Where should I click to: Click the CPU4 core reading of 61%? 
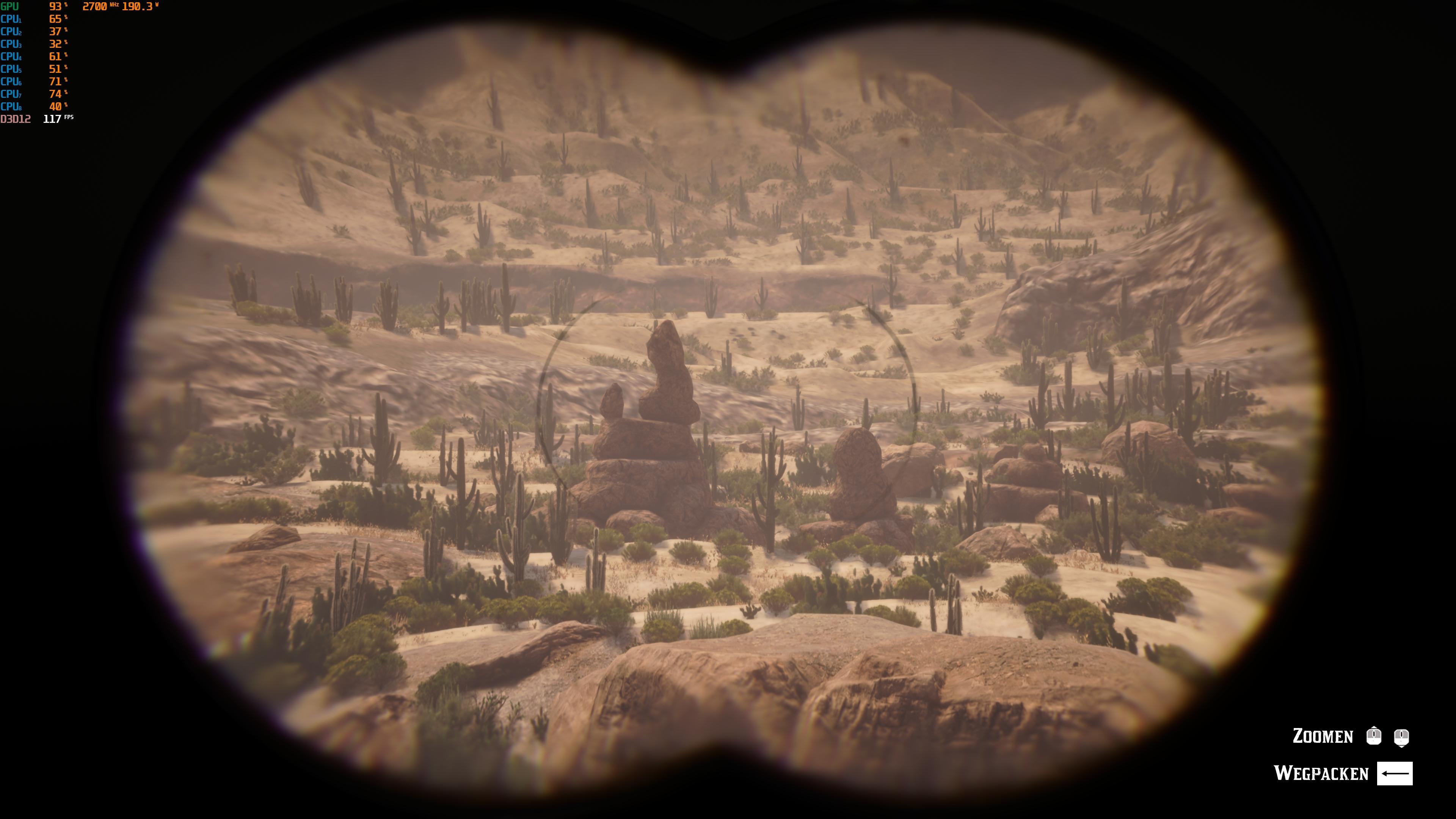(x=55, y=56)
